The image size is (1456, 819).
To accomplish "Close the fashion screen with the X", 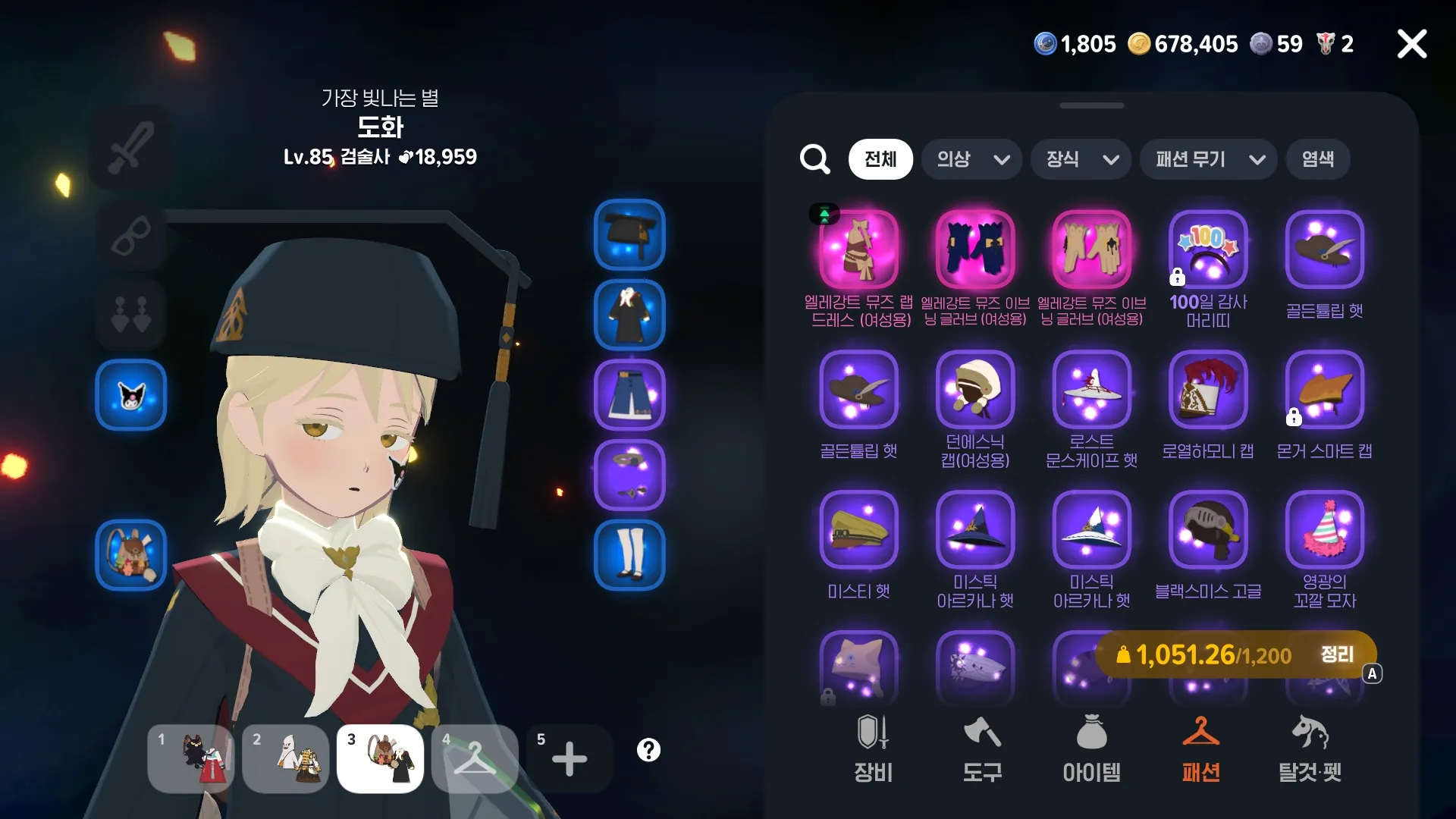I will point(1411,44).
